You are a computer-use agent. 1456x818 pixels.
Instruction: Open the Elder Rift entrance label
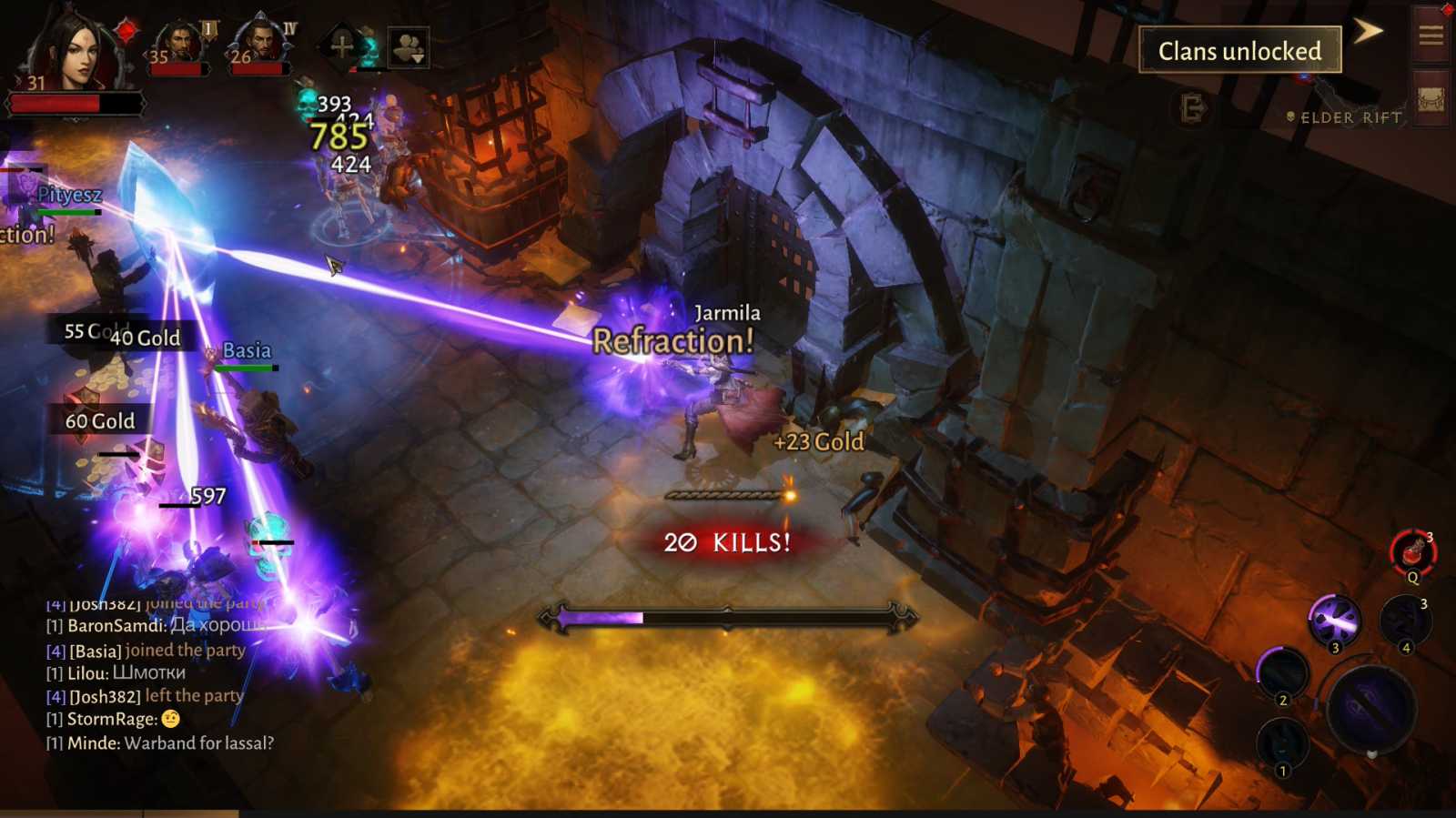tap(1344, 117)
